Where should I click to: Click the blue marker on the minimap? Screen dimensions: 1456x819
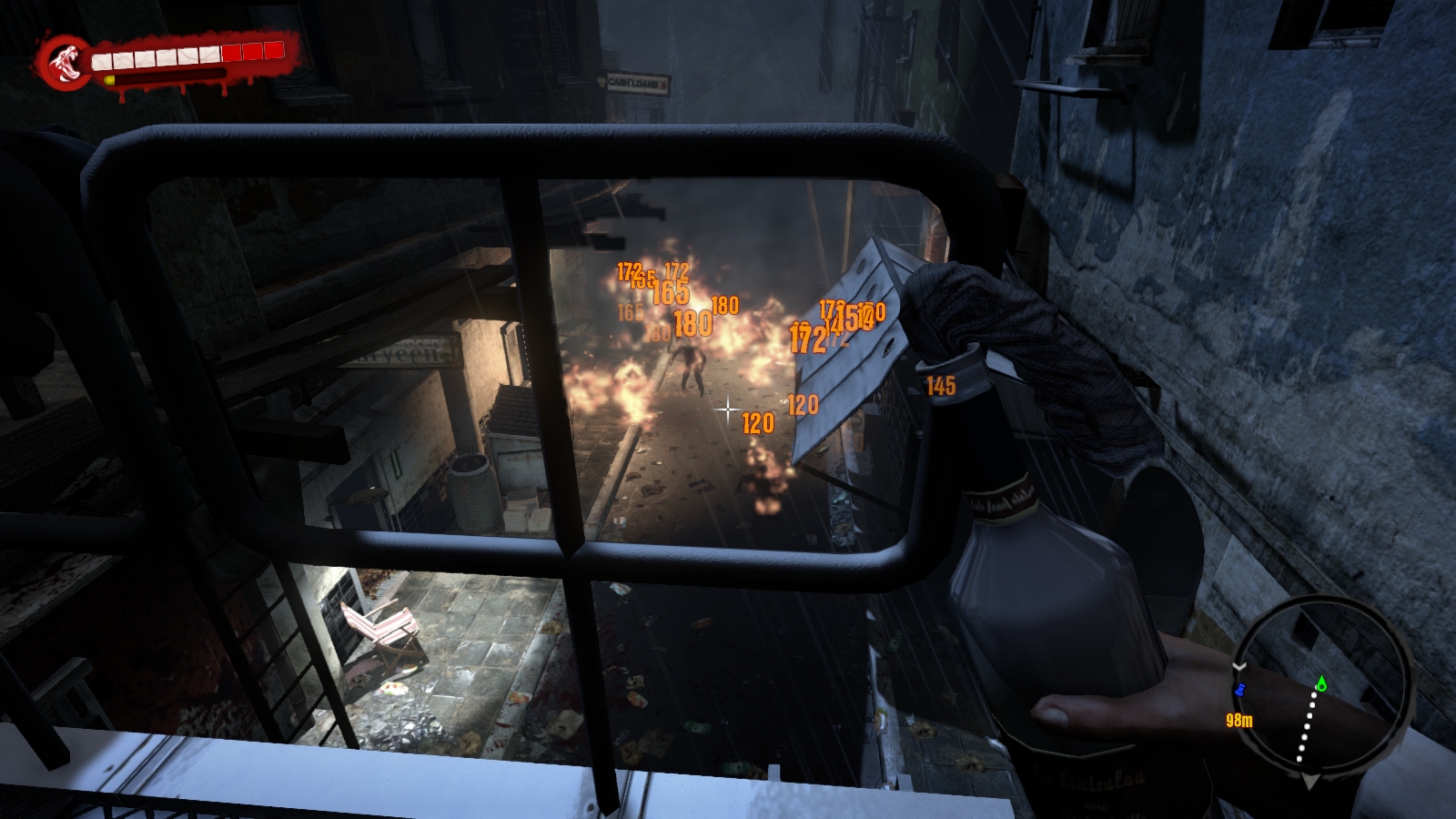click(1239, 691)
